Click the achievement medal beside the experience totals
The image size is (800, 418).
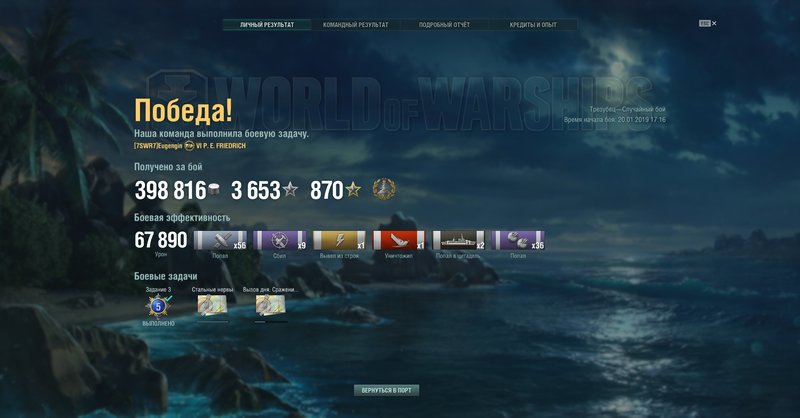[382, 188]
